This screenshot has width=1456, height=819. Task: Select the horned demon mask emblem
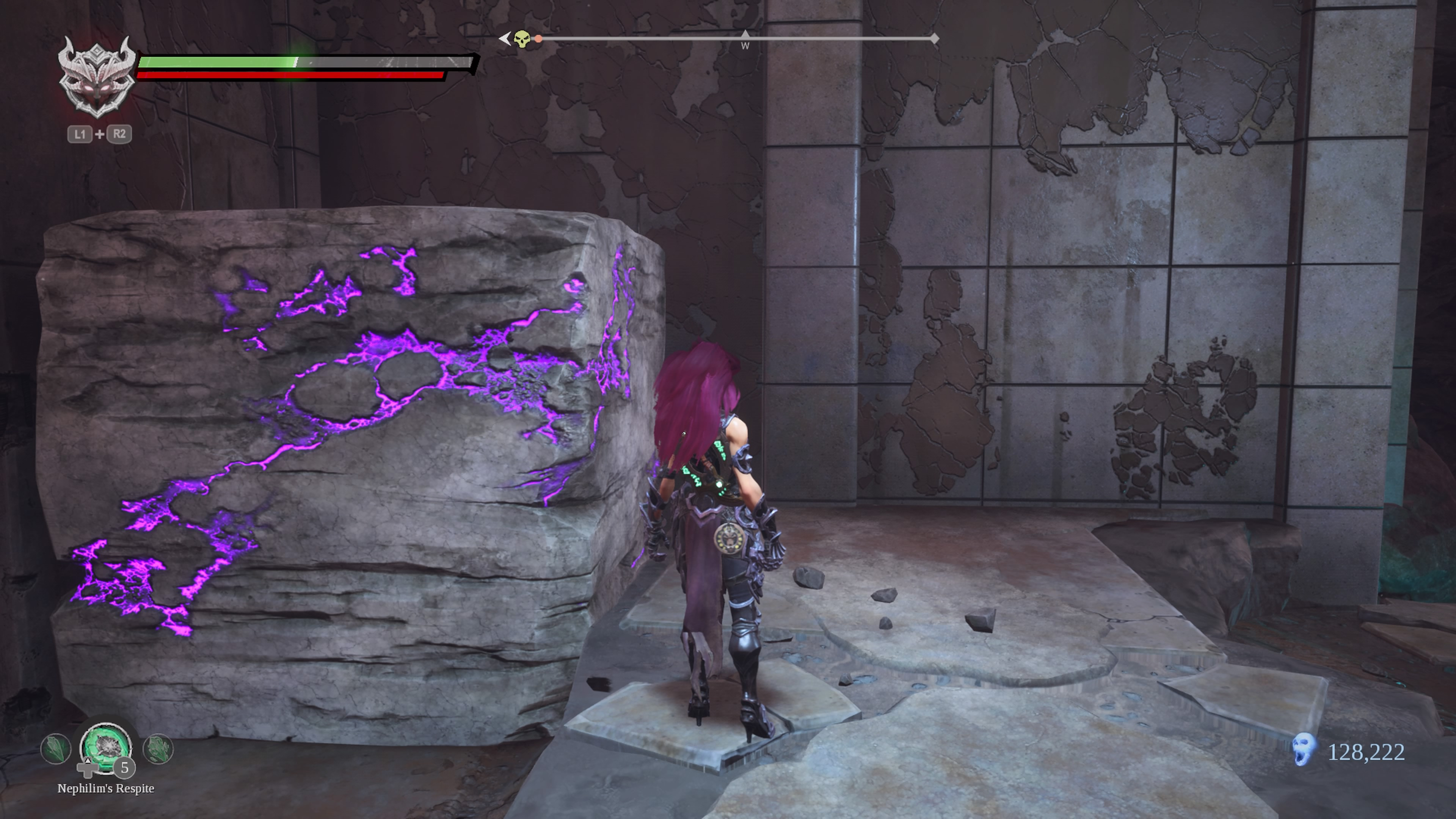(x=98, y=78)
